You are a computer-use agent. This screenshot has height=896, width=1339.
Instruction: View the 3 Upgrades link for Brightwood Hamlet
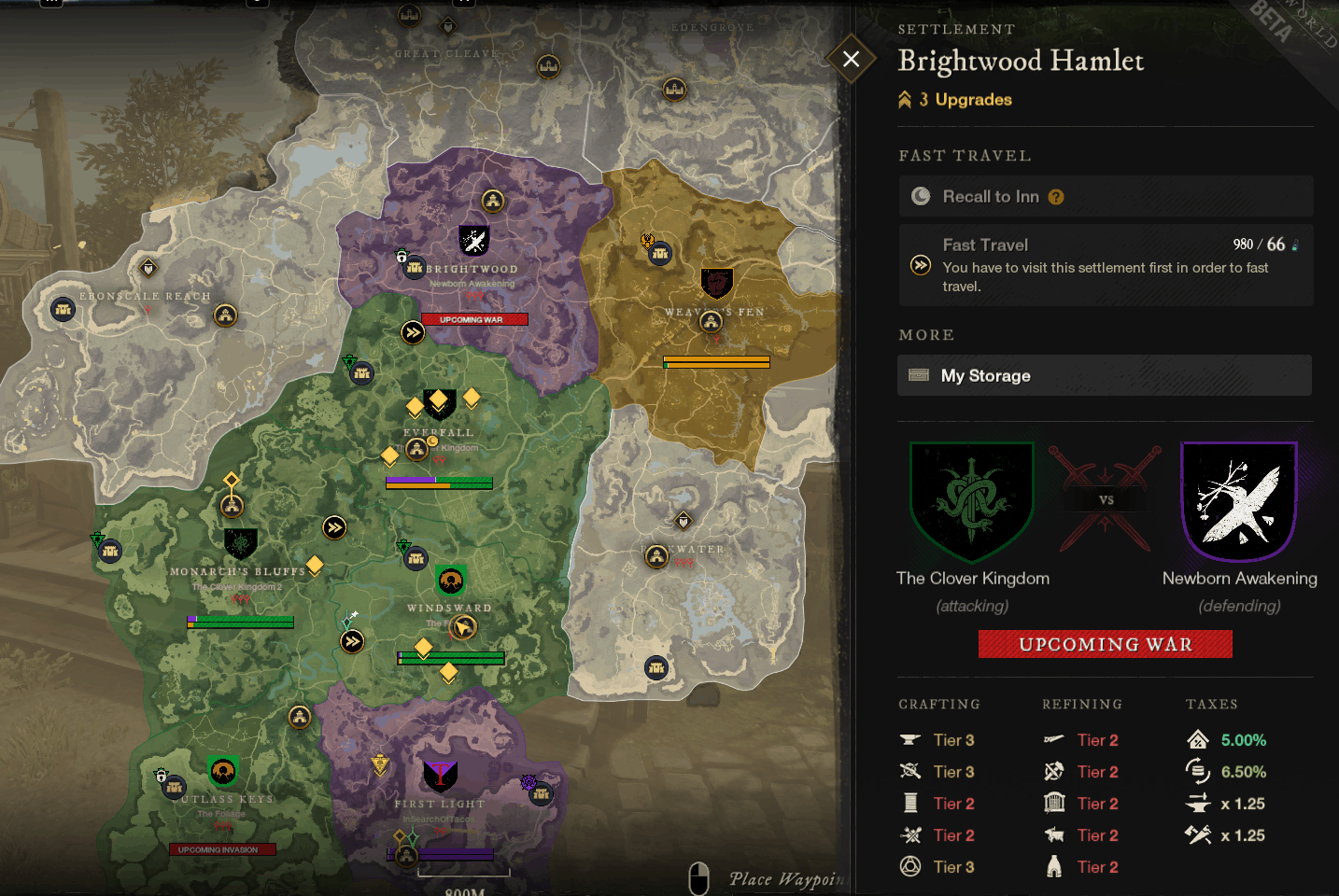click(x=955, y=99)
